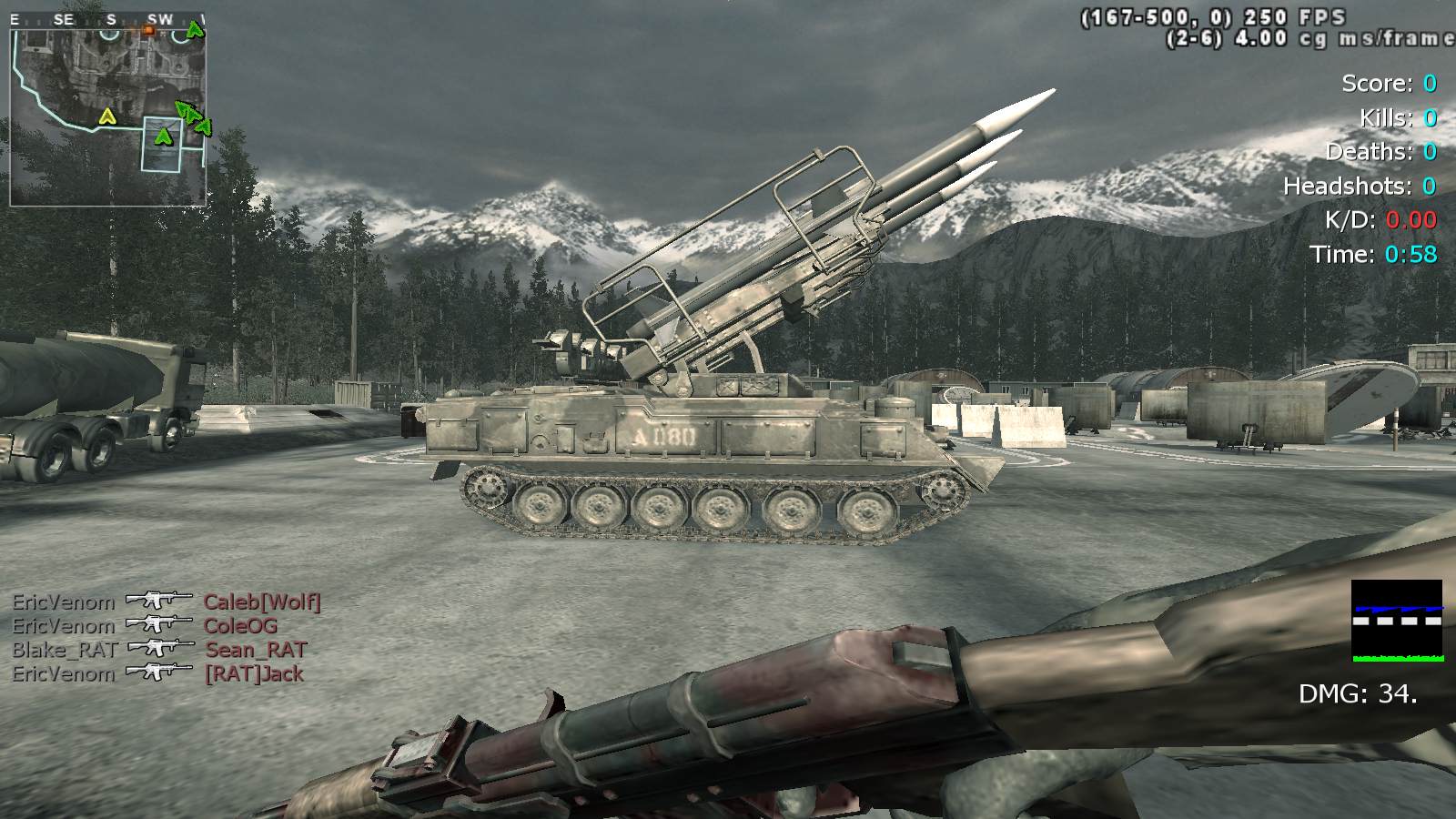Select the yellow player arrow on the minimap

107,116
